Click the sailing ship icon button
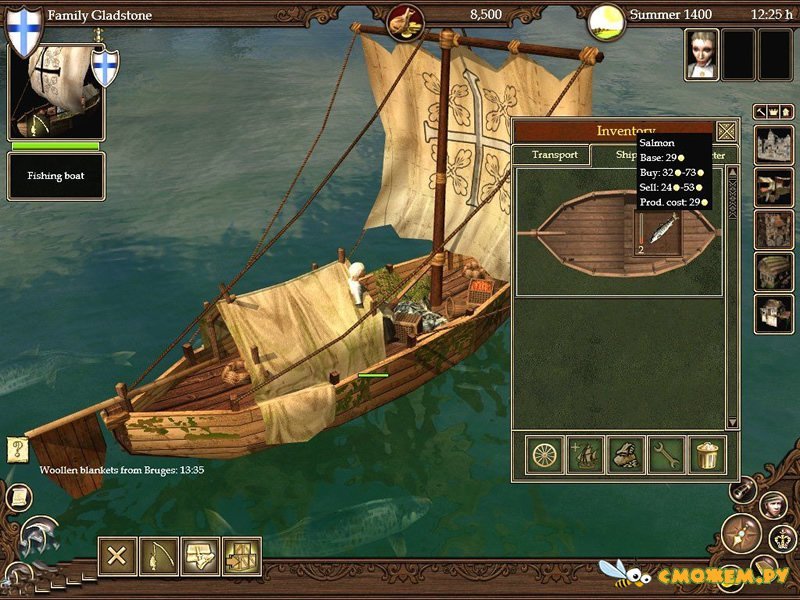 coord(585,455)
